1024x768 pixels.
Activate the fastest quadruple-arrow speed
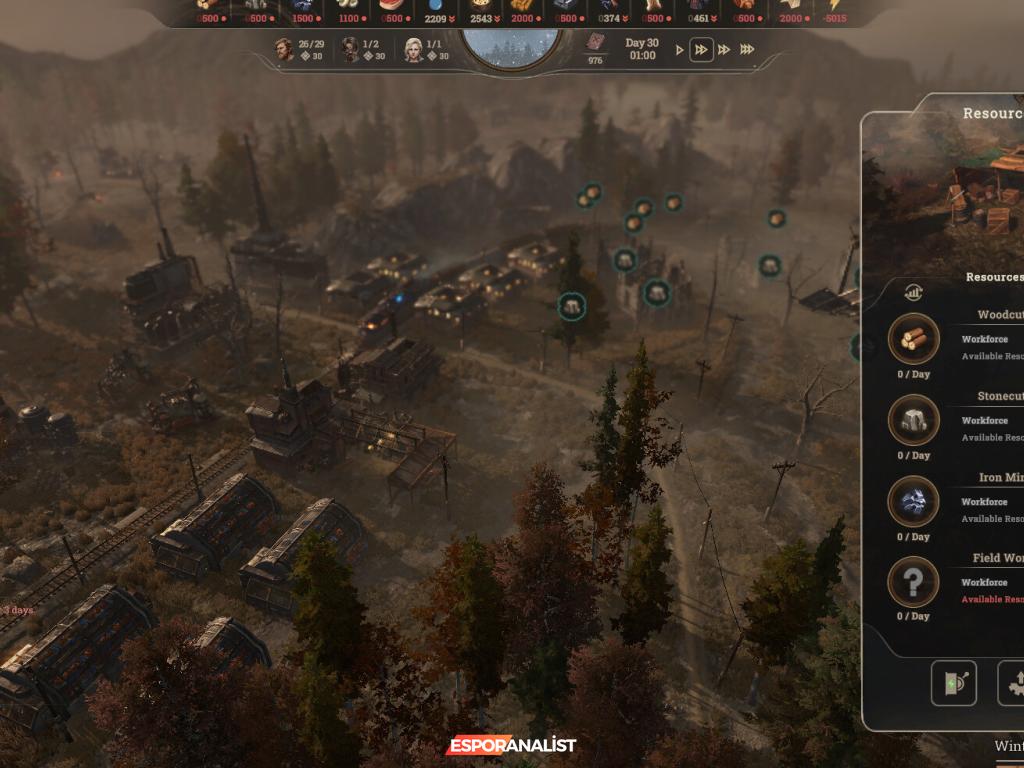[x=747, y=49]
